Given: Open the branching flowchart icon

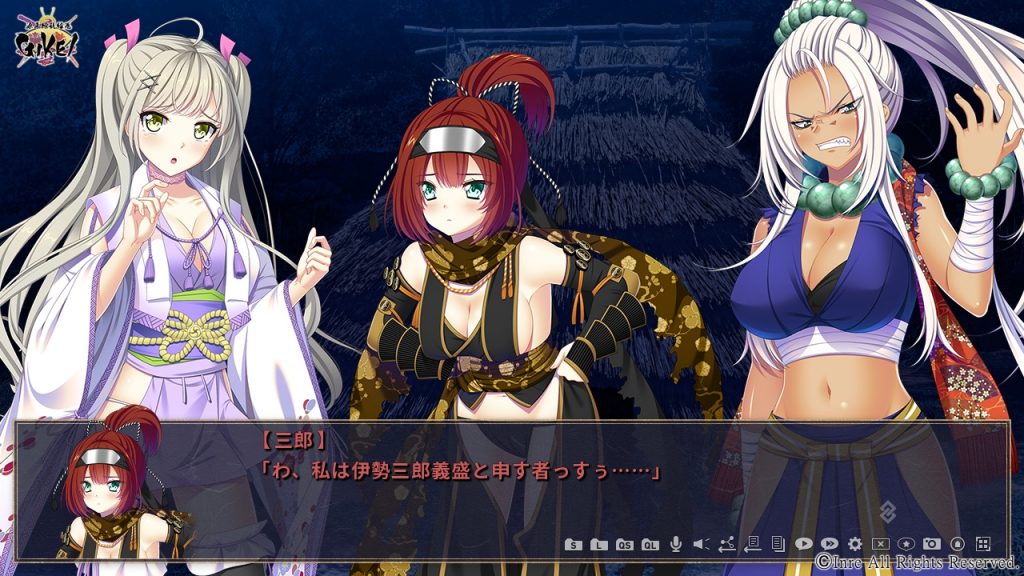Looking at the screenshot, I should [726, 544].
